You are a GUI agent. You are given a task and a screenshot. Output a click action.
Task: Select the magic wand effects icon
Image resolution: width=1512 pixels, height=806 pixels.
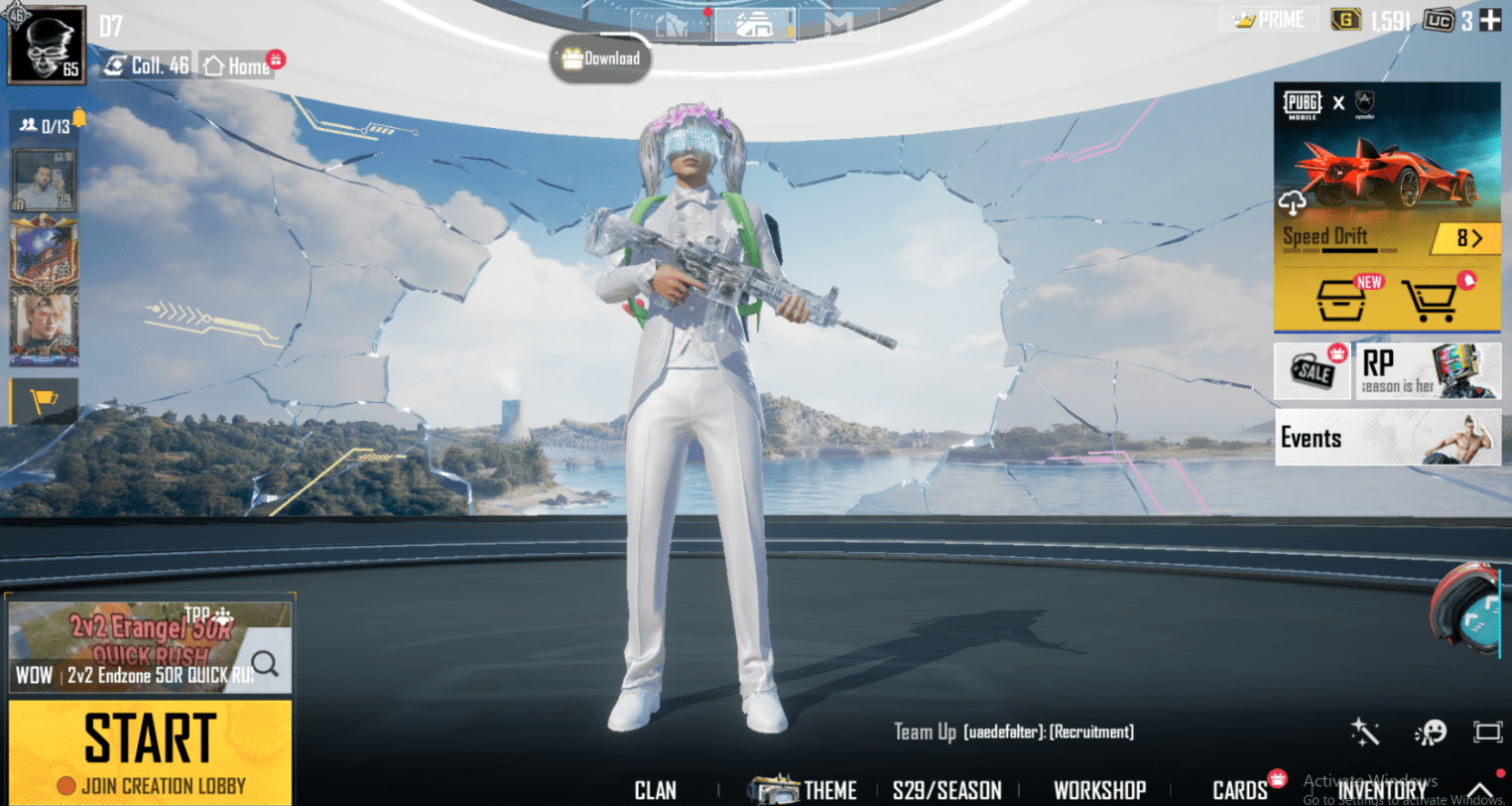1365,732
